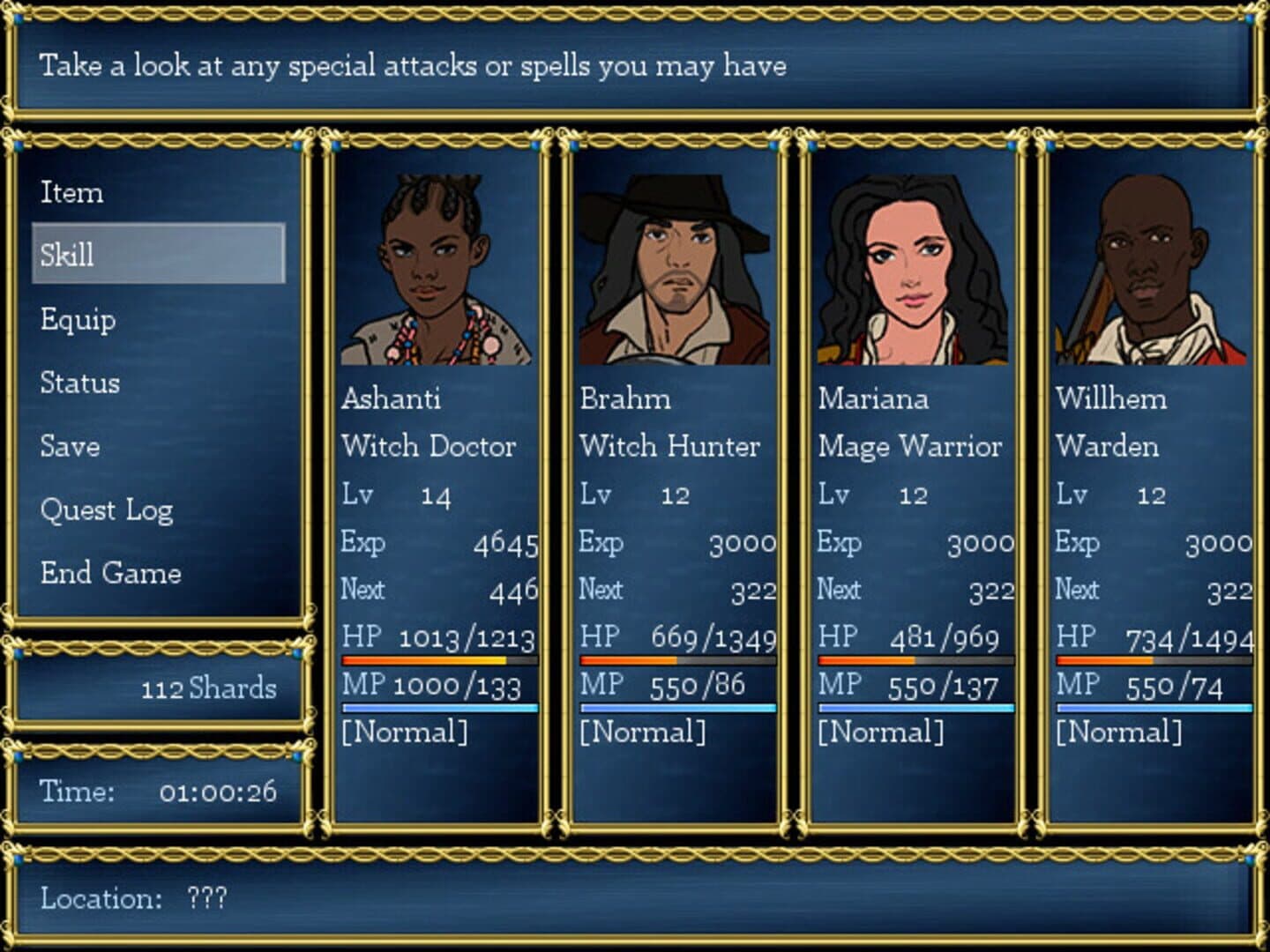Click the 112 Shards counter
This screenshot has height=952, width=1270.
pyautogui.click(x=209, y=689)
